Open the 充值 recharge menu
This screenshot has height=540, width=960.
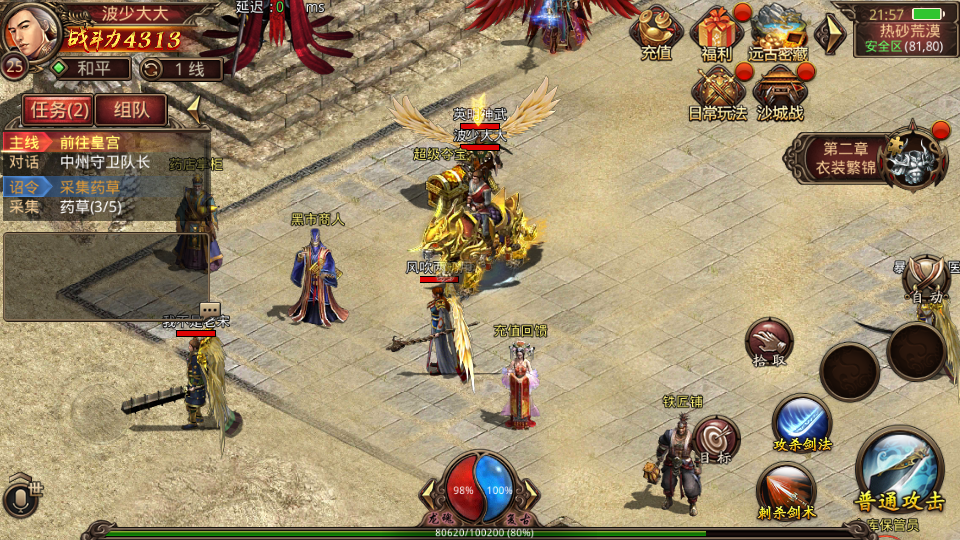pos(656,33)
